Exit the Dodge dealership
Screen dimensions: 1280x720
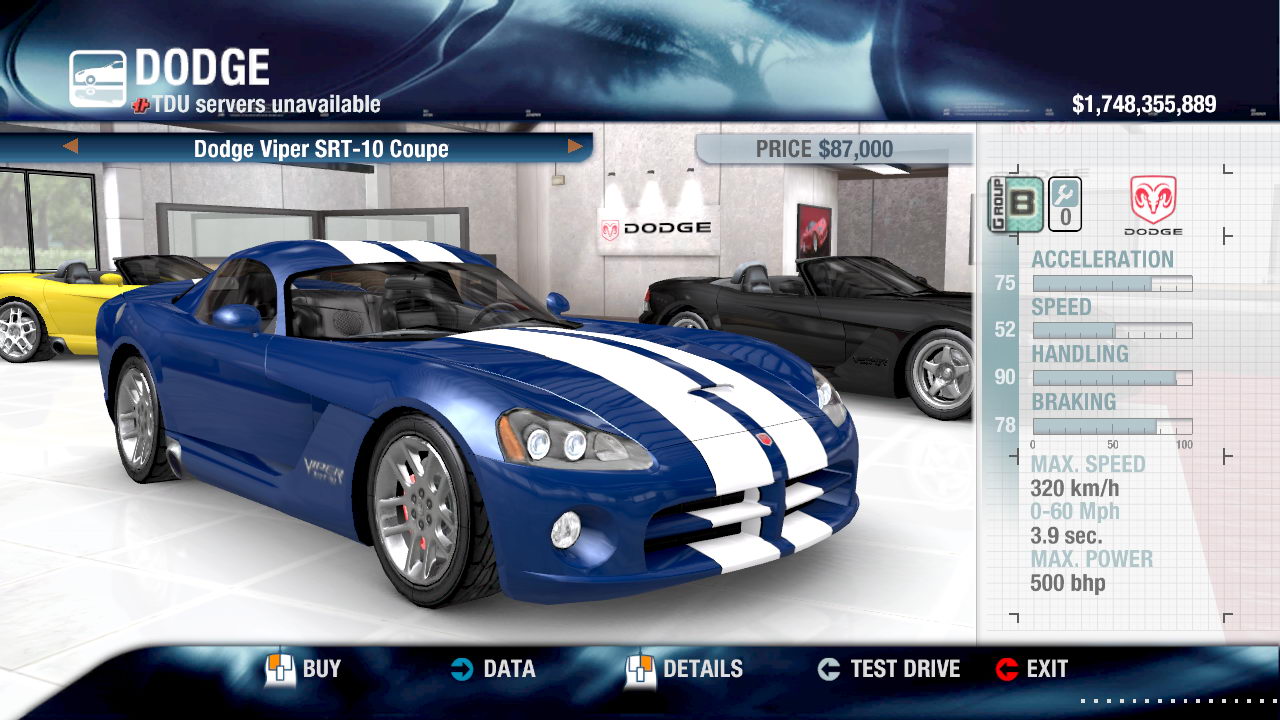point(1032,669)
